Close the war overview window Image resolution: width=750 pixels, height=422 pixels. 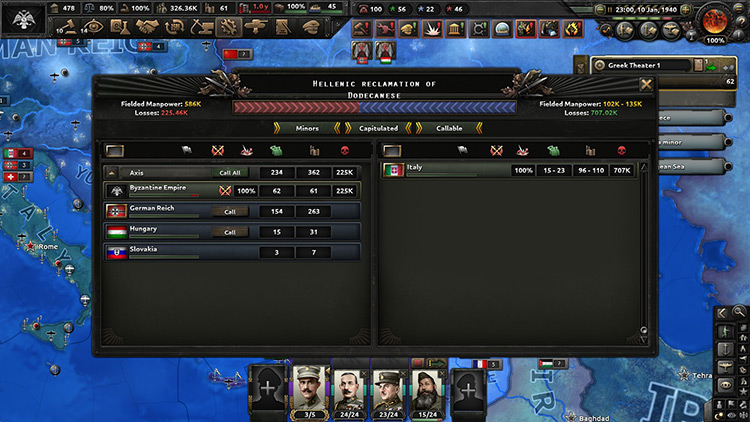pyautogui.click(x=646, y=85)
